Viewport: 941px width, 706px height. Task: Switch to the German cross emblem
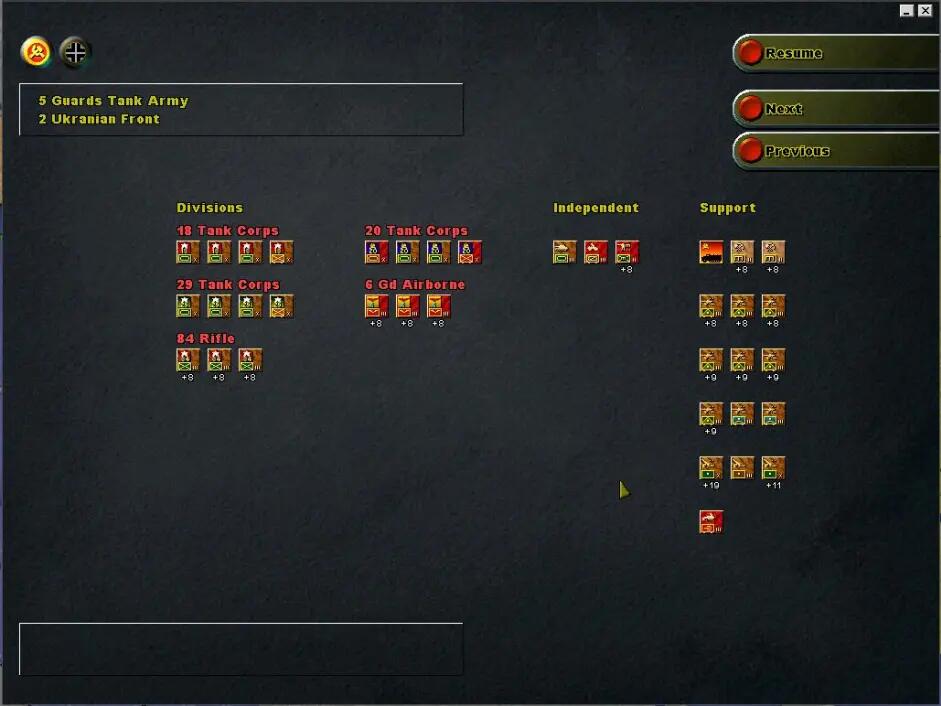pyautogui.click(x=75, y=52)
